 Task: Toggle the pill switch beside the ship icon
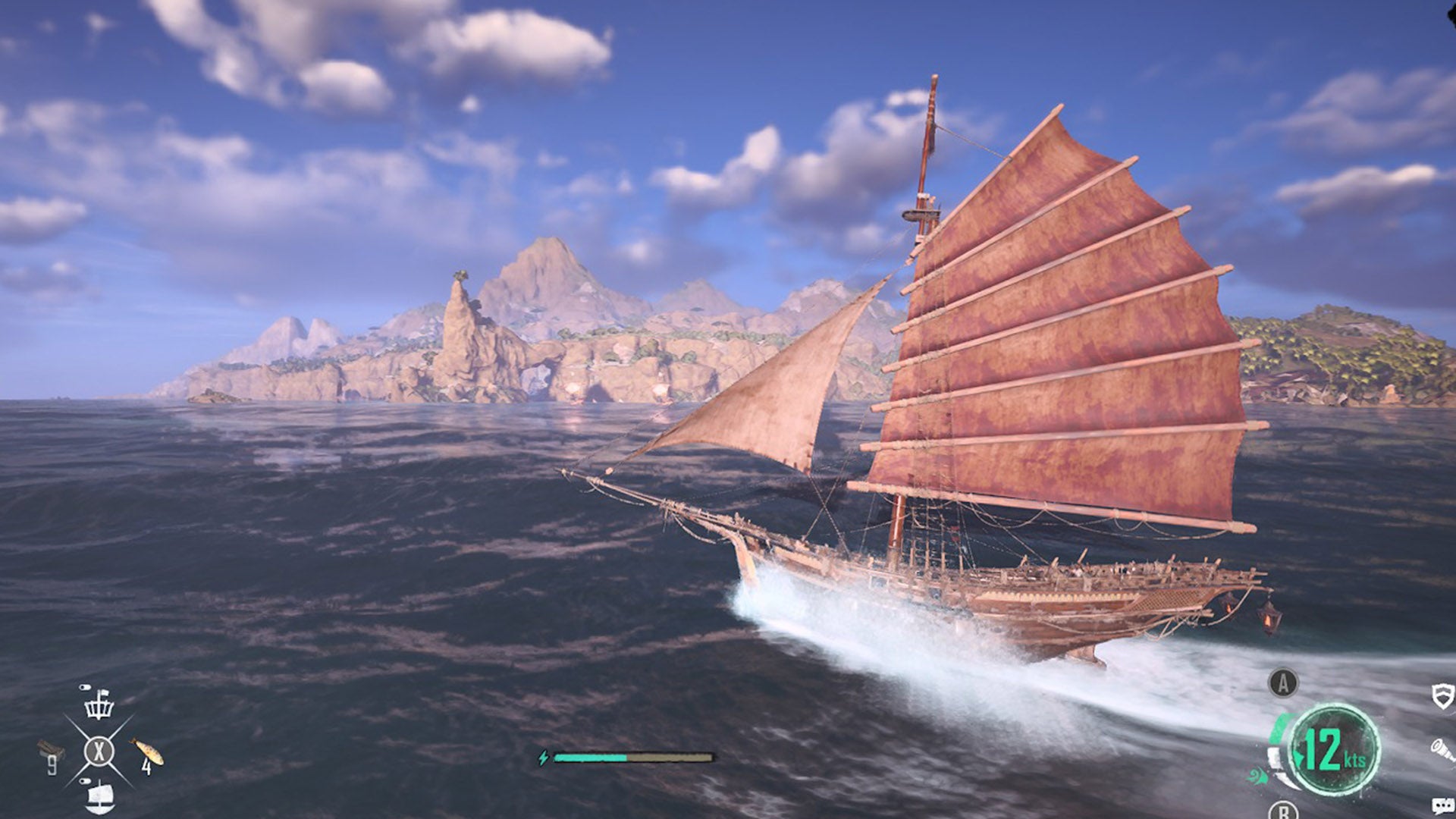tap(85, 780)
